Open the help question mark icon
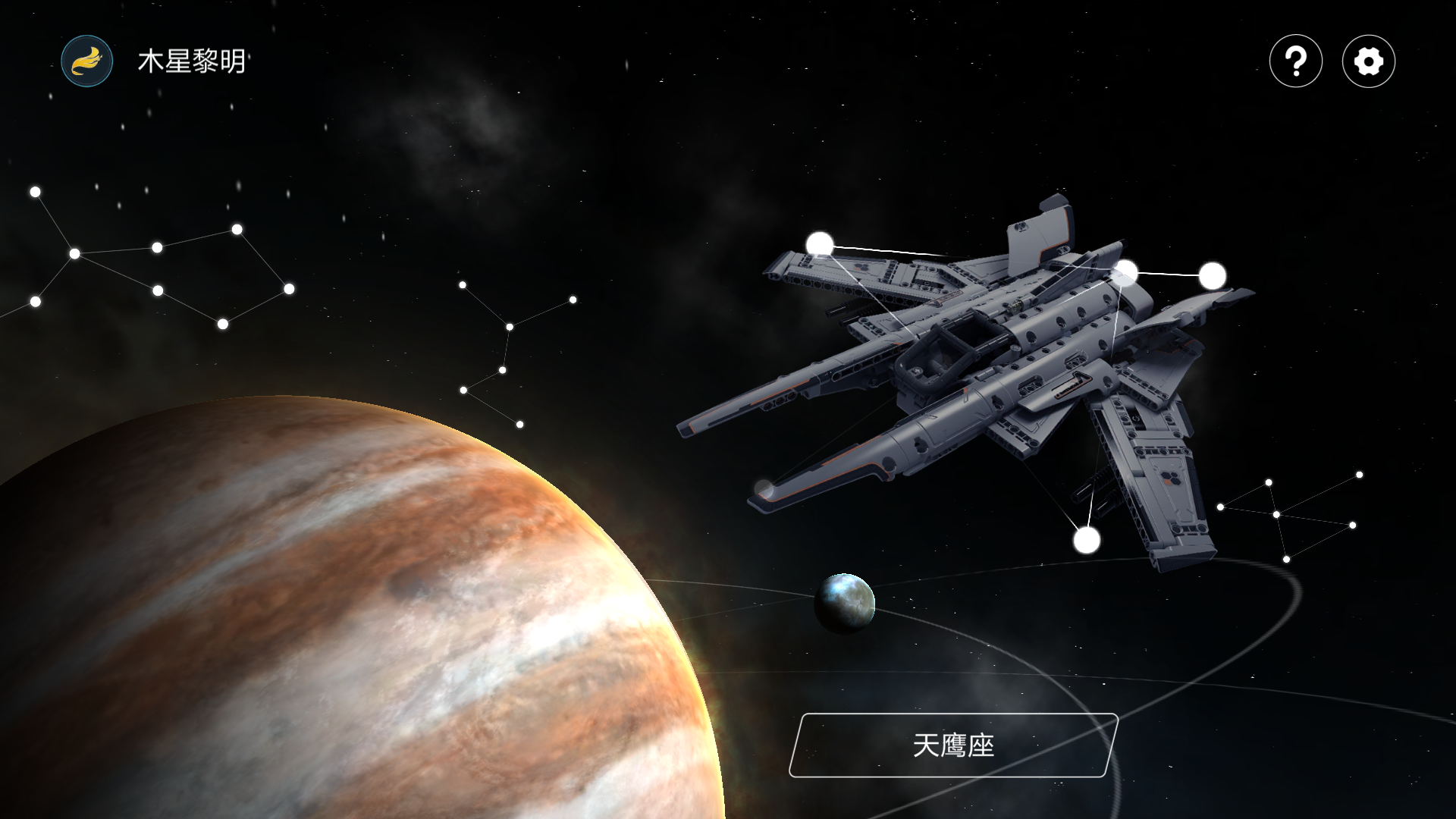The width and height of the screenshot is (1456, 819). click(x=1295, y=62)
